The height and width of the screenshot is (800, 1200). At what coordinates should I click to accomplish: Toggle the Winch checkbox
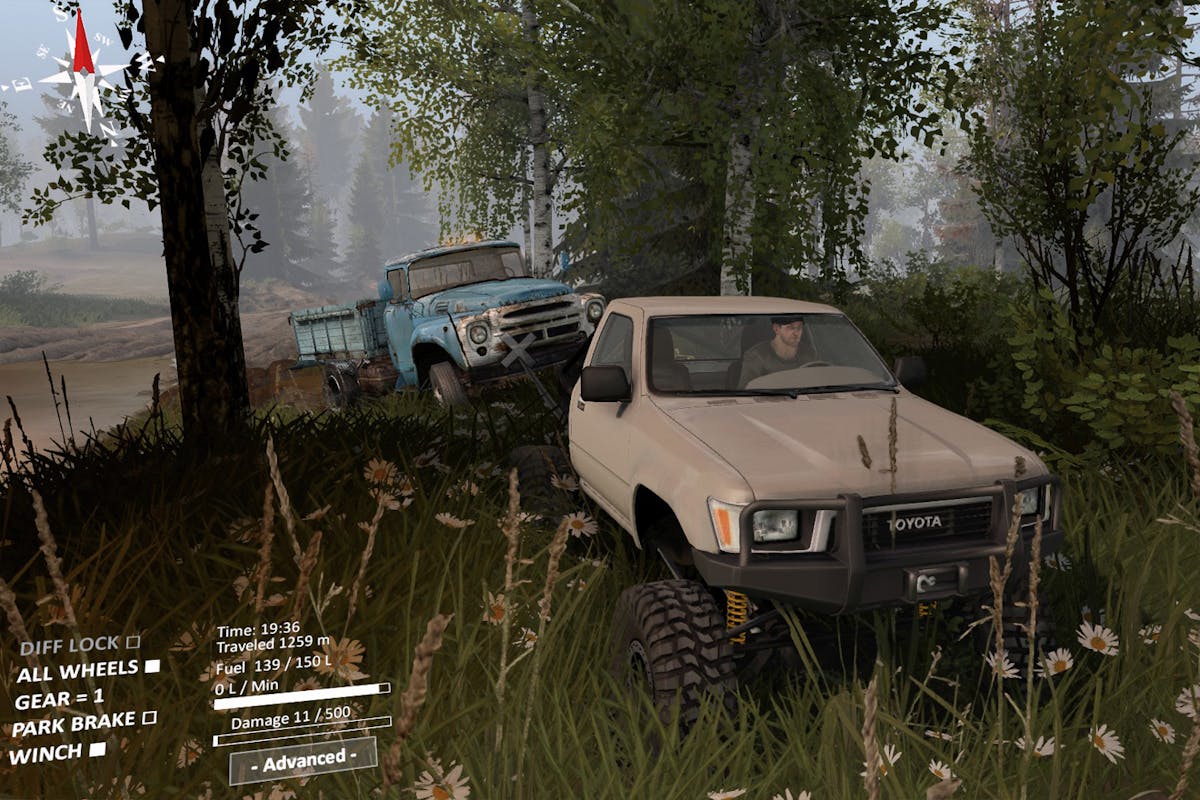[98, 748]
